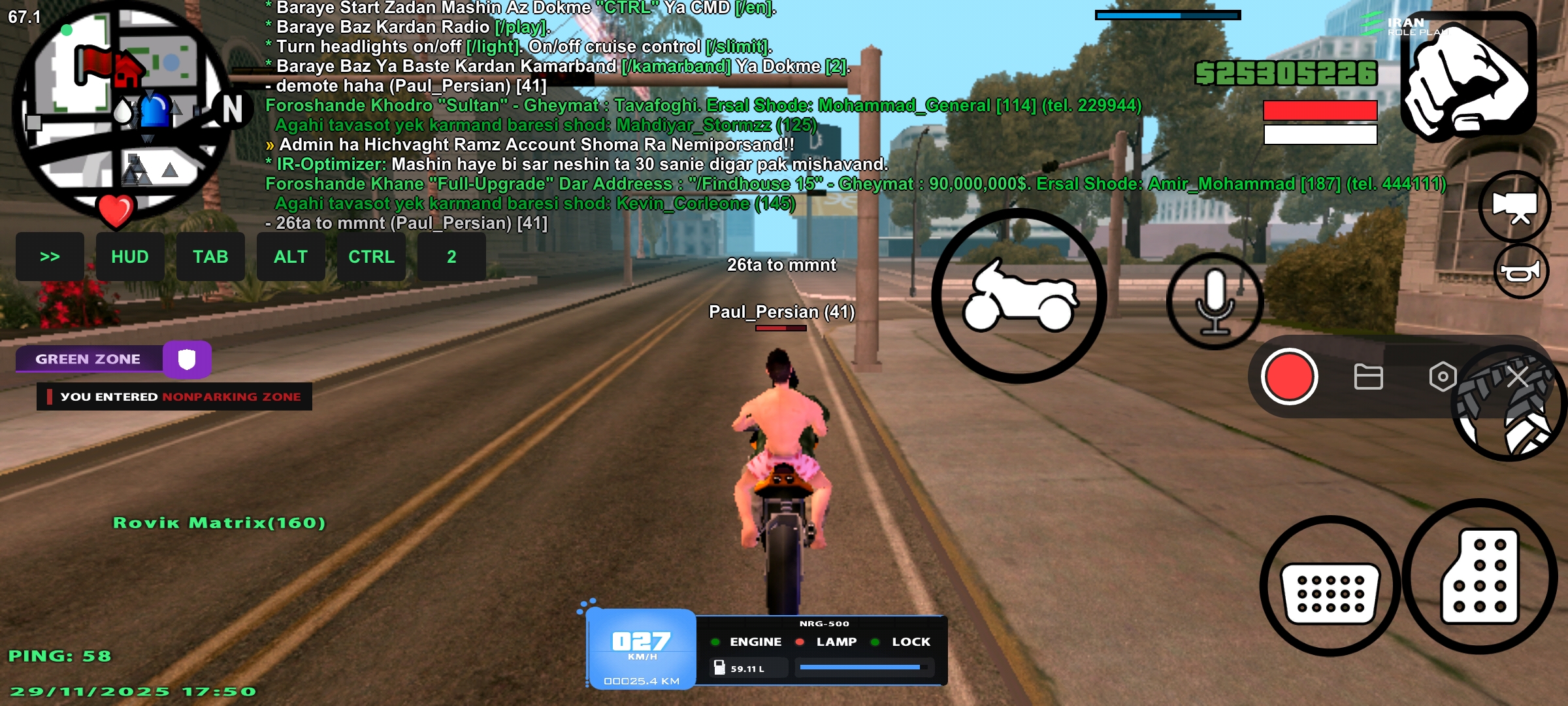Tap the fist weapon icon
The height and width of the screenshot is (706, 1568).
click(x=1467, y=76)
